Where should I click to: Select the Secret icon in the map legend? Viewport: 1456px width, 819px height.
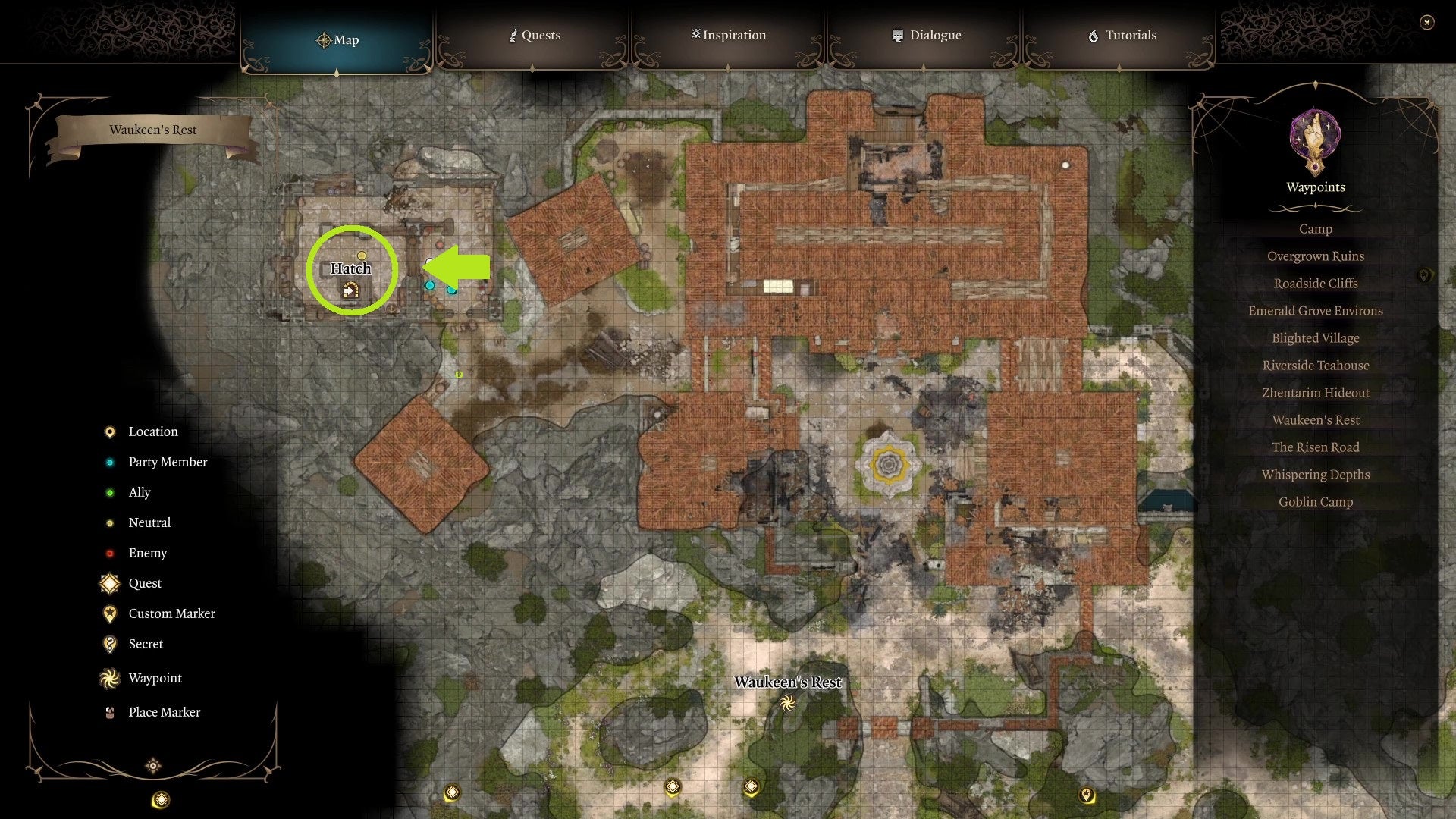coord(110,644)
